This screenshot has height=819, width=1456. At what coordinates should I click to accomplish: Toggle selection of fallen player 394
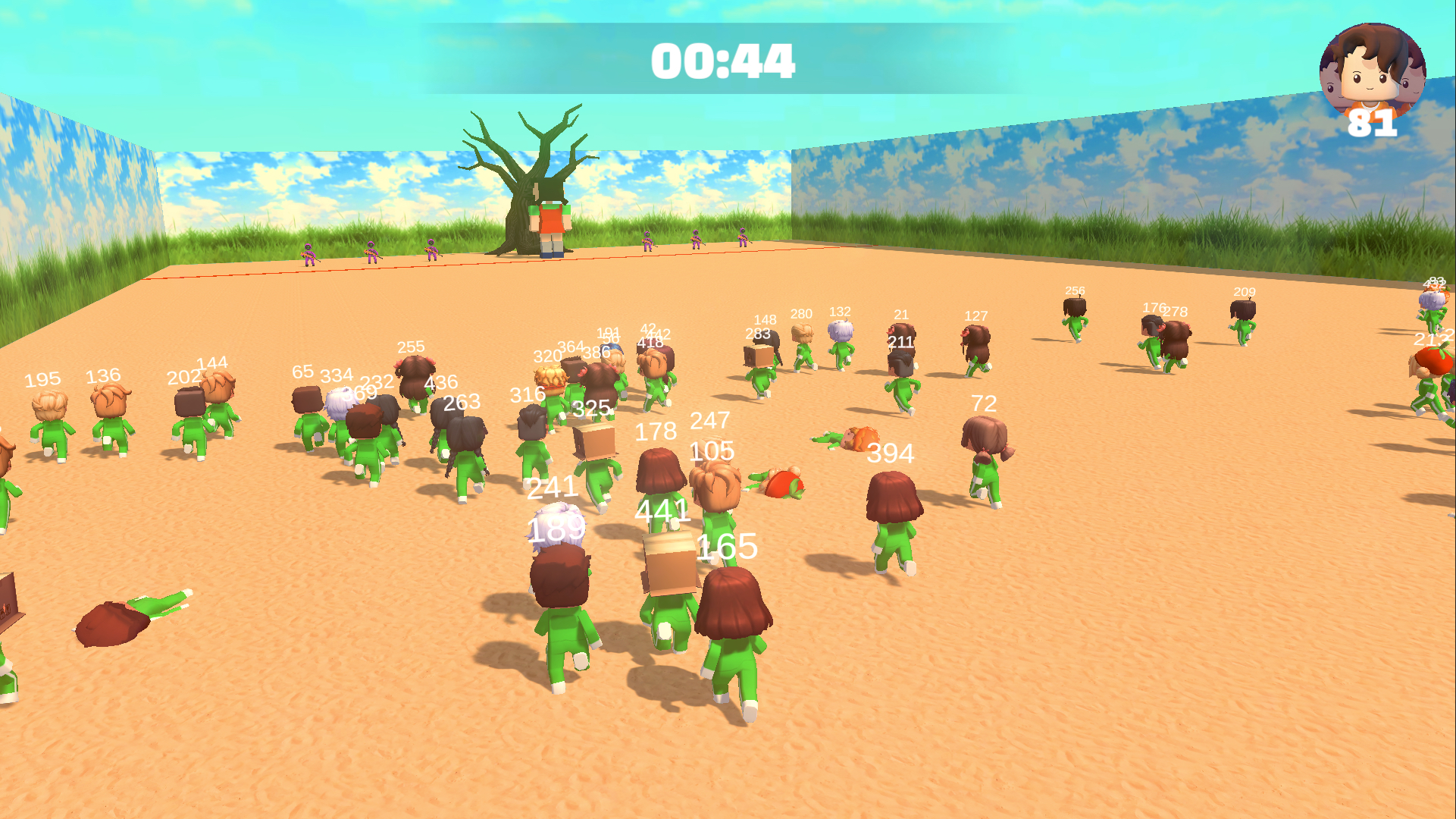click(x=849, y=440)
